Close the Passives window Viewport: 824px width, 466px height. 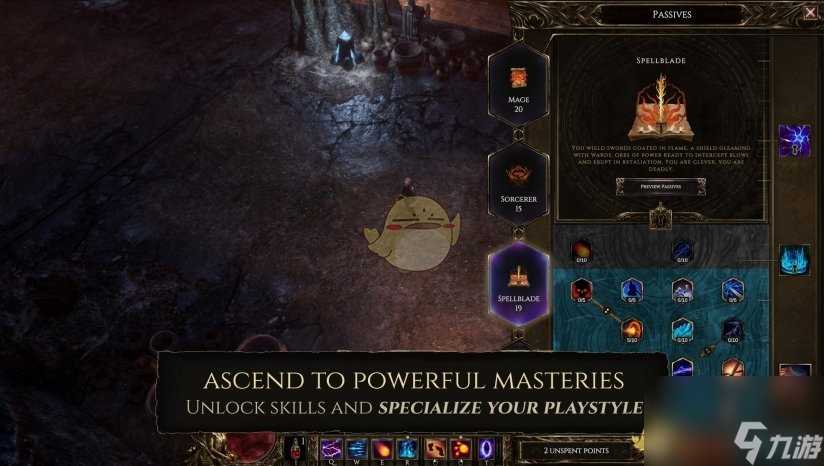810,12
